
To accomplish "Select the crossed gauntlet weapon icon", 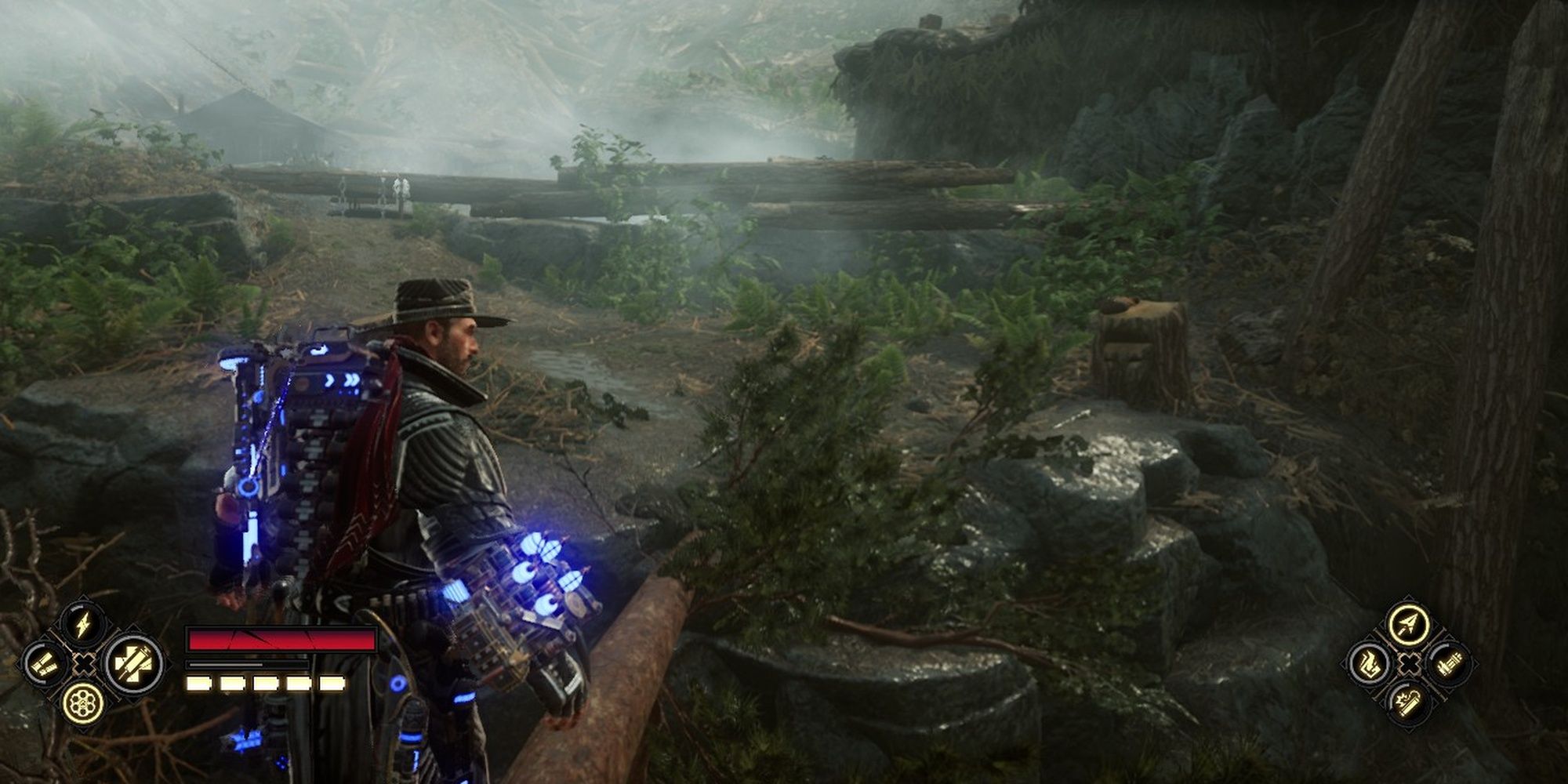I will tap(129, 664).
